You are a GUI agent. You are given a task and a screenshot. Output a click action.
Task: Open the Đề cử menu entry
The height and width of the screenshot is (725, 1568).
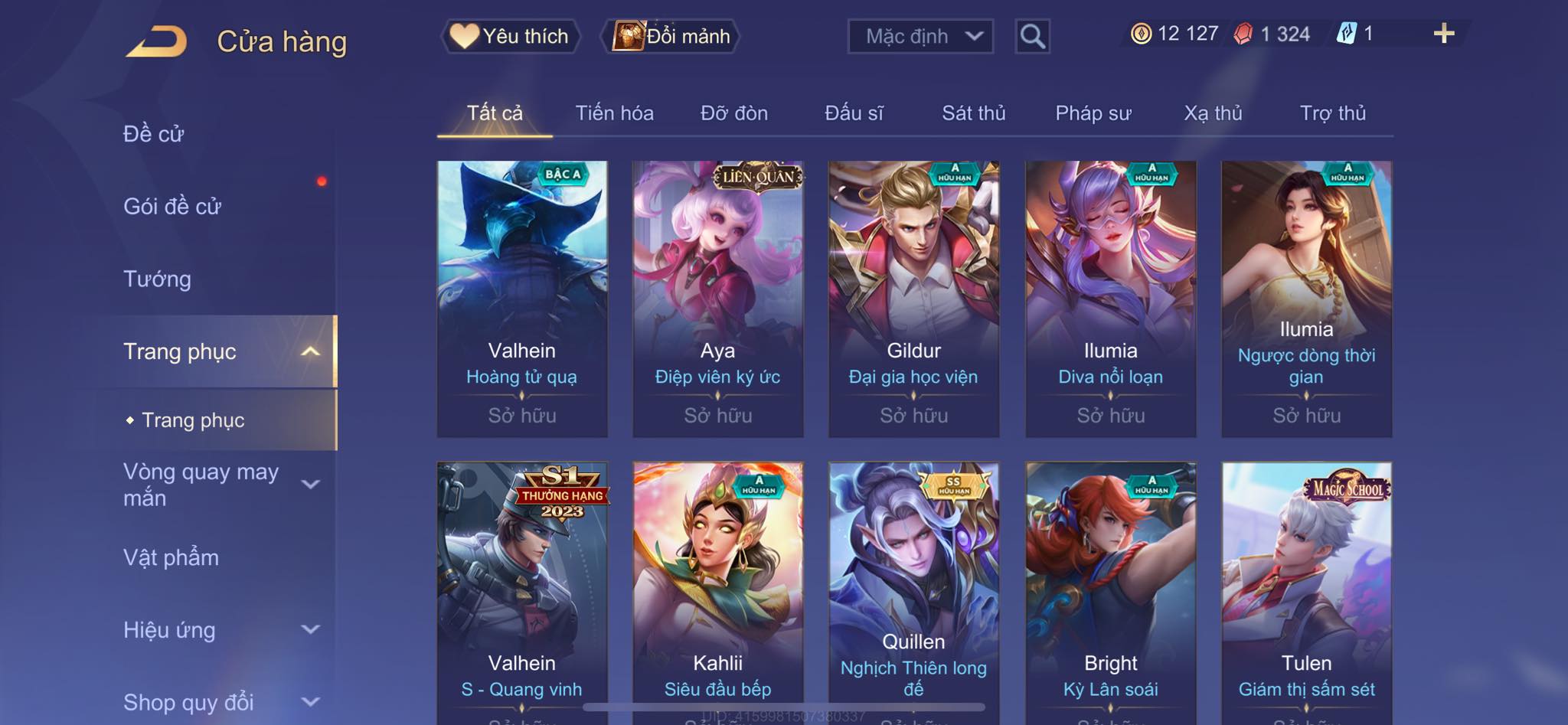coord(154,134)
